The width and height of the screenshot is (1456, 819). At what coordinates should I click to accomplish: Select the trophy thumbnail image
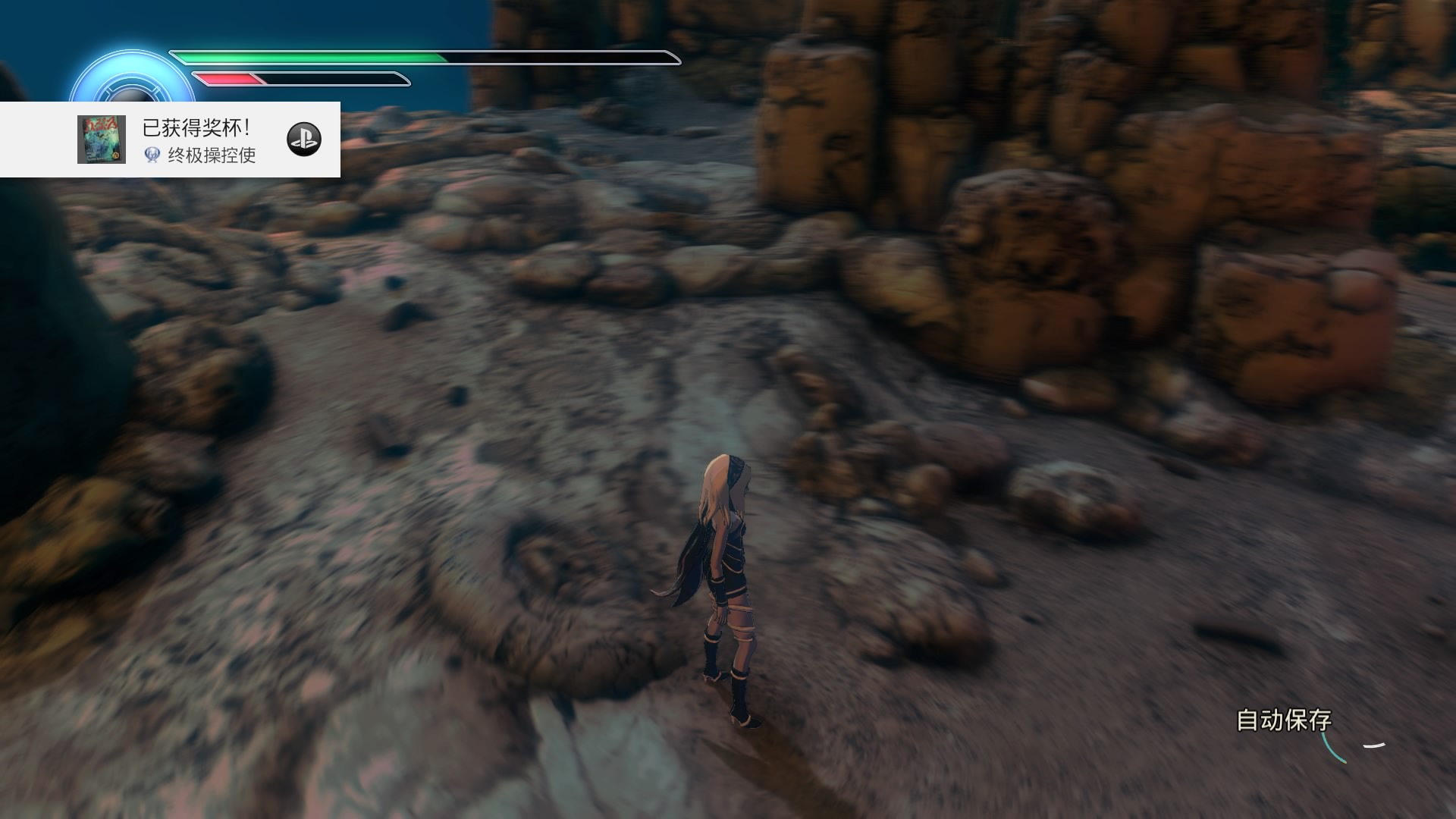(x=102, y=140)
